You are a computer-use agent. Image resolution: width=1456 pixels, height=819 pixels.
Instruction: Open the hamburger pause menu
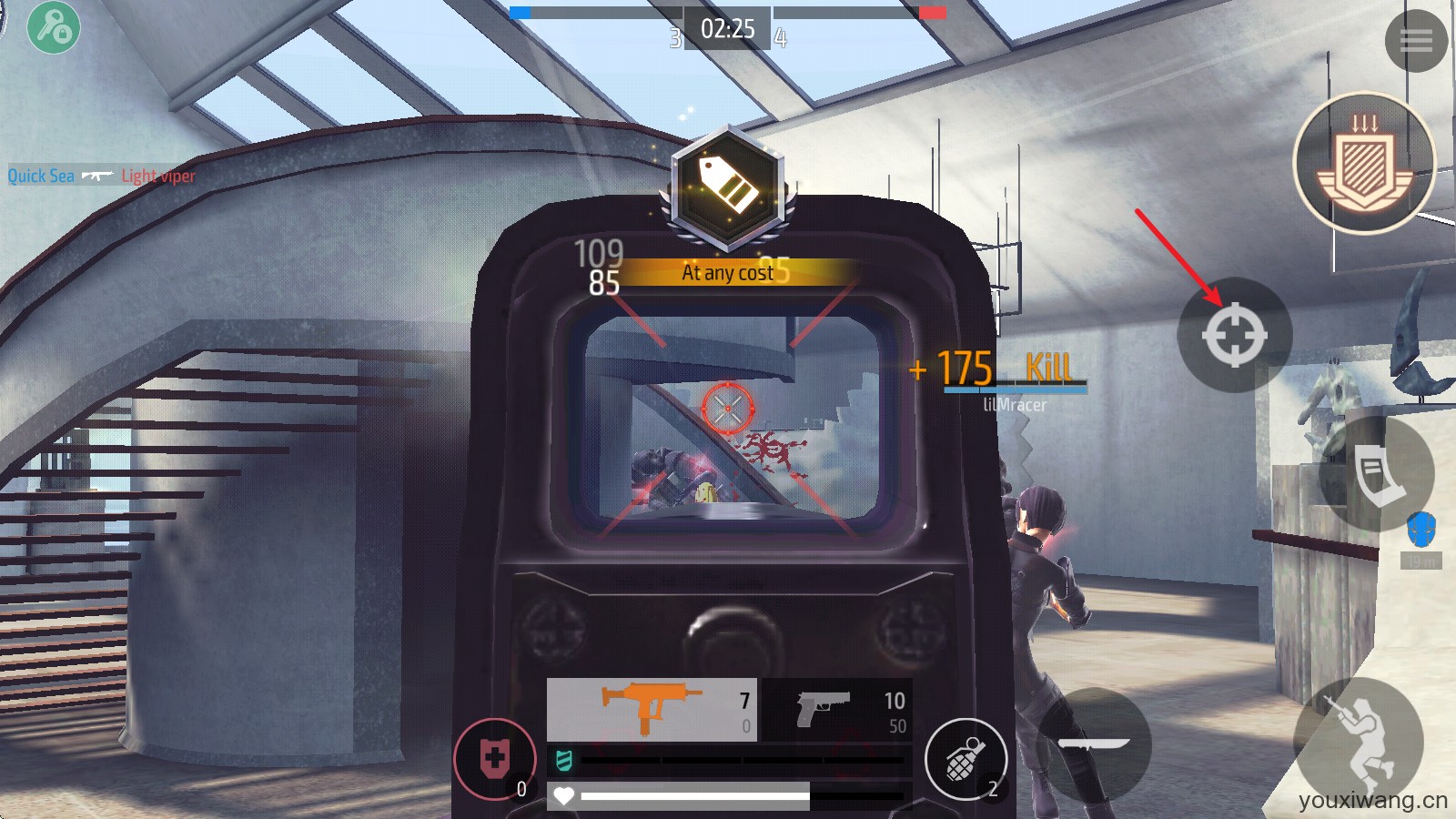coord(1416,40)
